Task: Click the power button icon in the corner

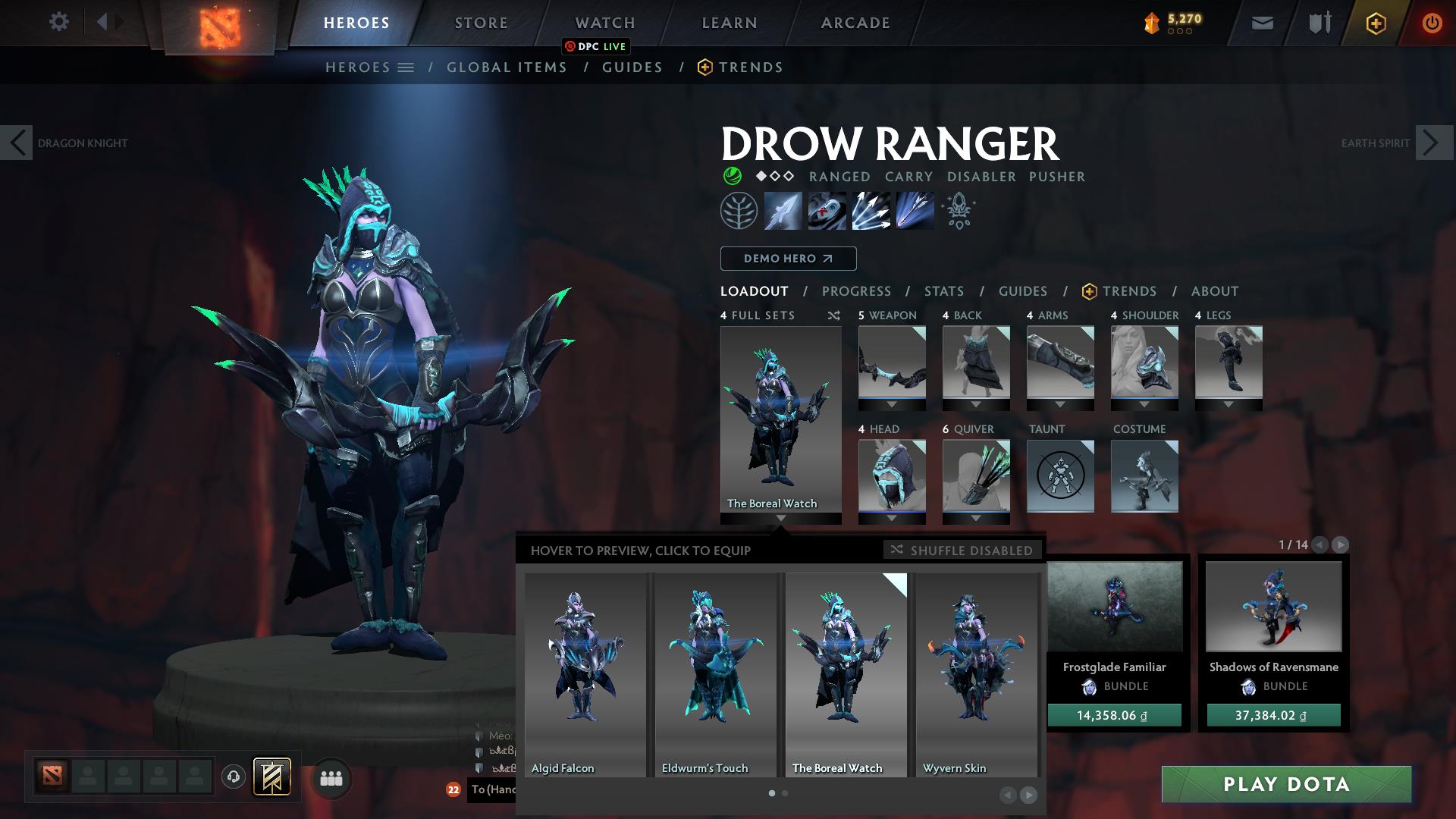Action: point(1432,22)
